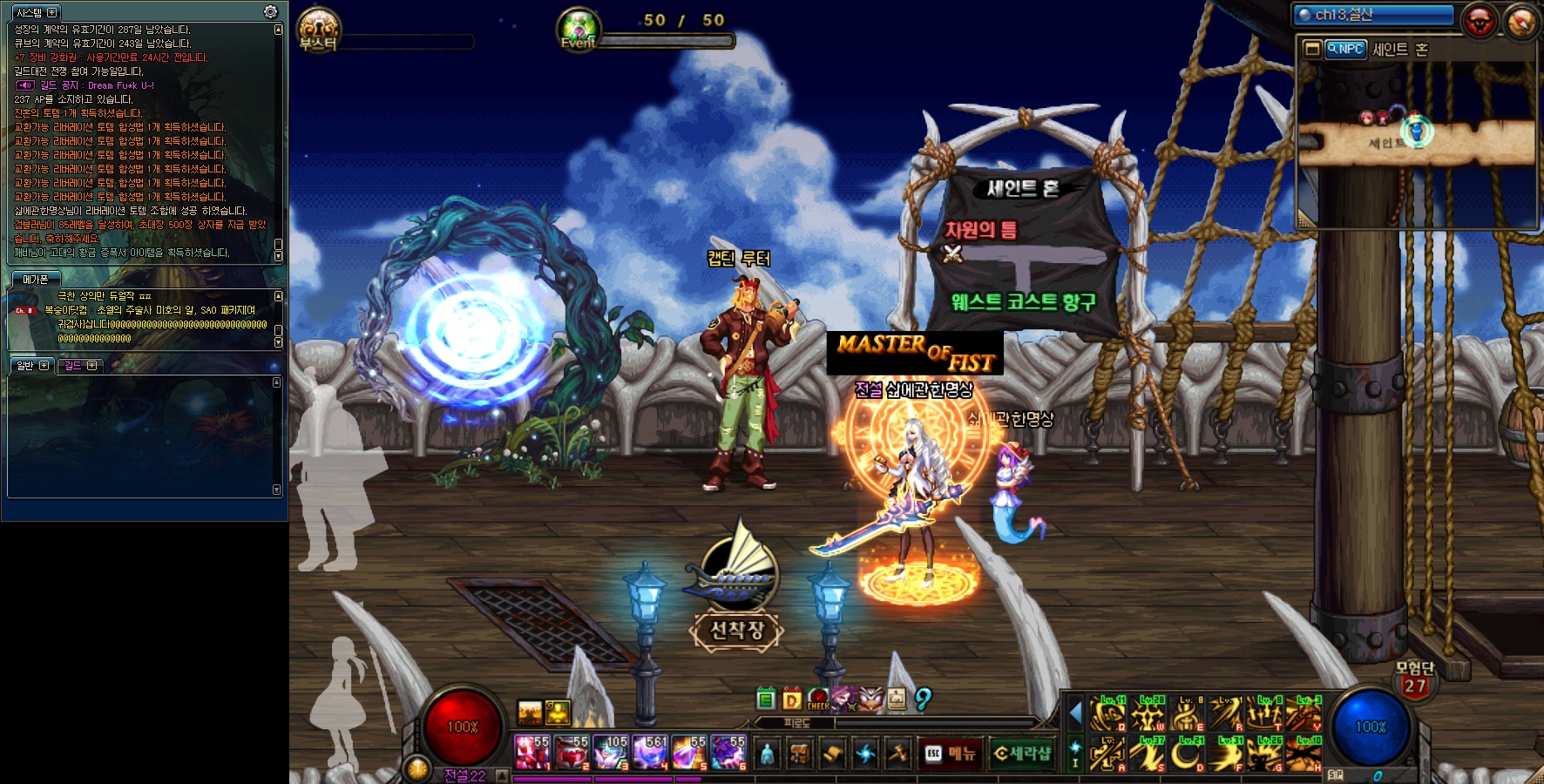
Task: Click the red CHECK attendance icon
Action: pyautogui.click(x=818, y=699)
